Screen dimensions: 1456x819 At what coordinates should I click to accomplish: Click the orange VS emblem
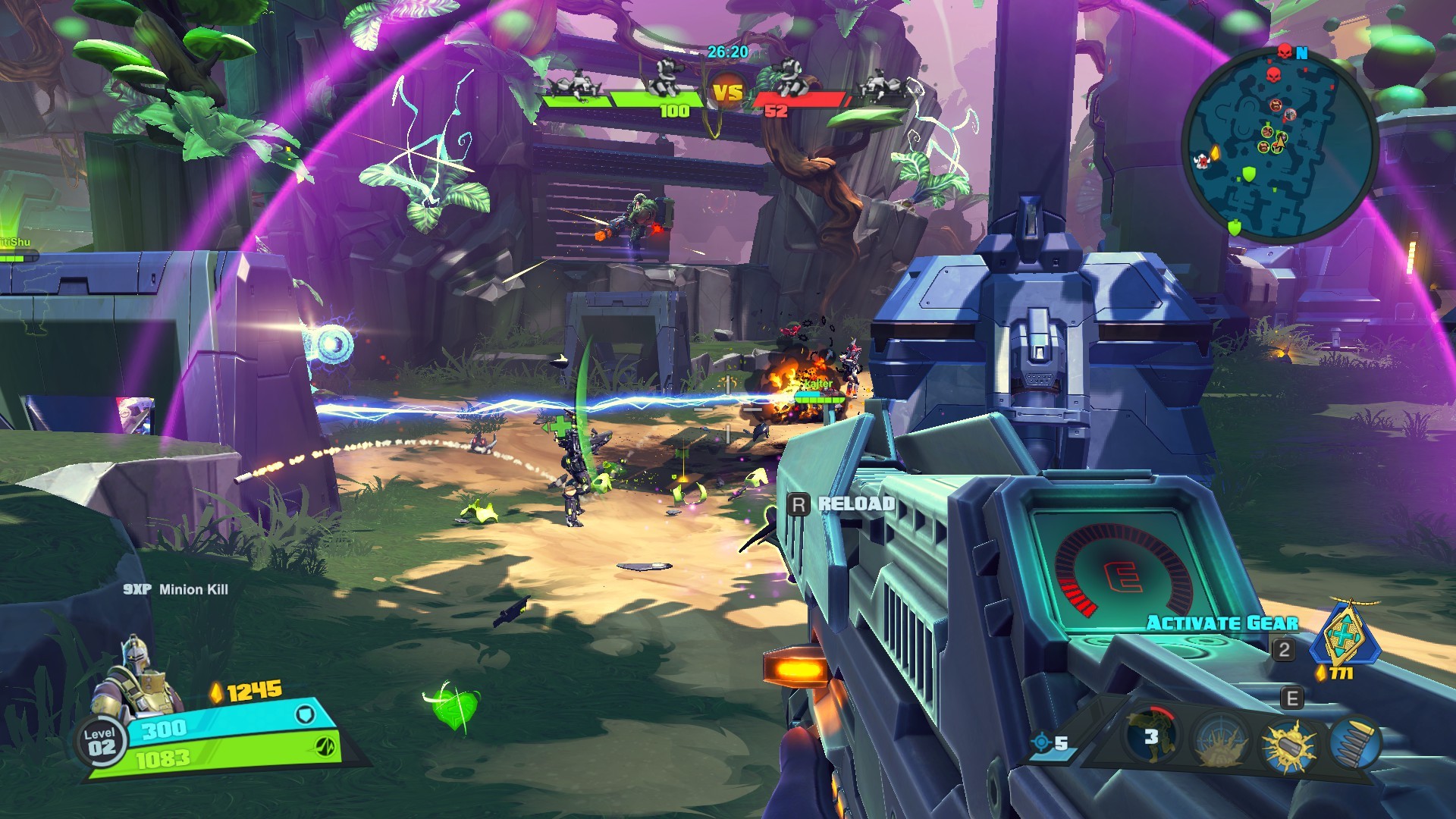coord(728,93)
